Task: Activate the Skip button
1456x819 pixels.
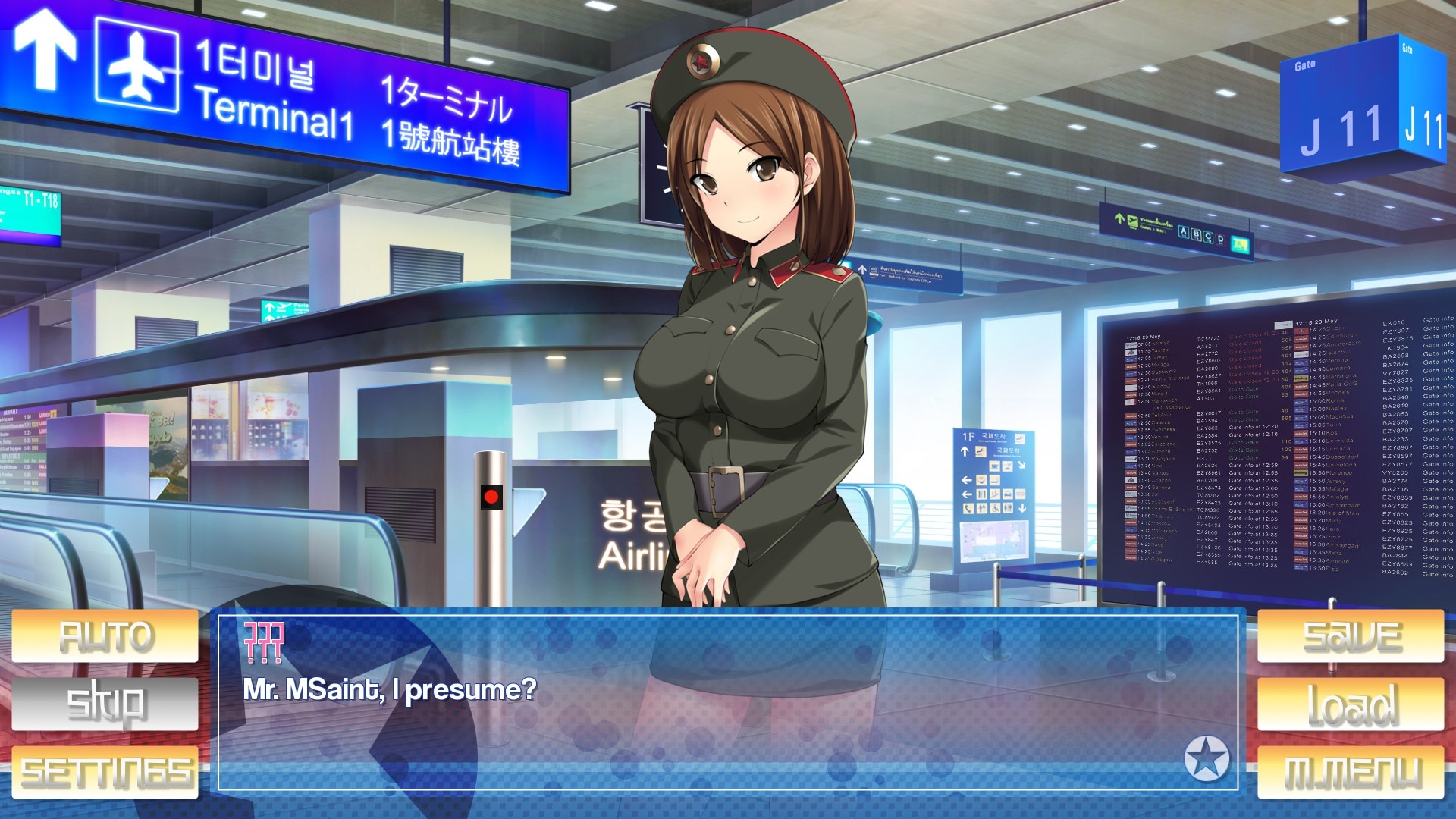Action: click(x=105, y=704)
